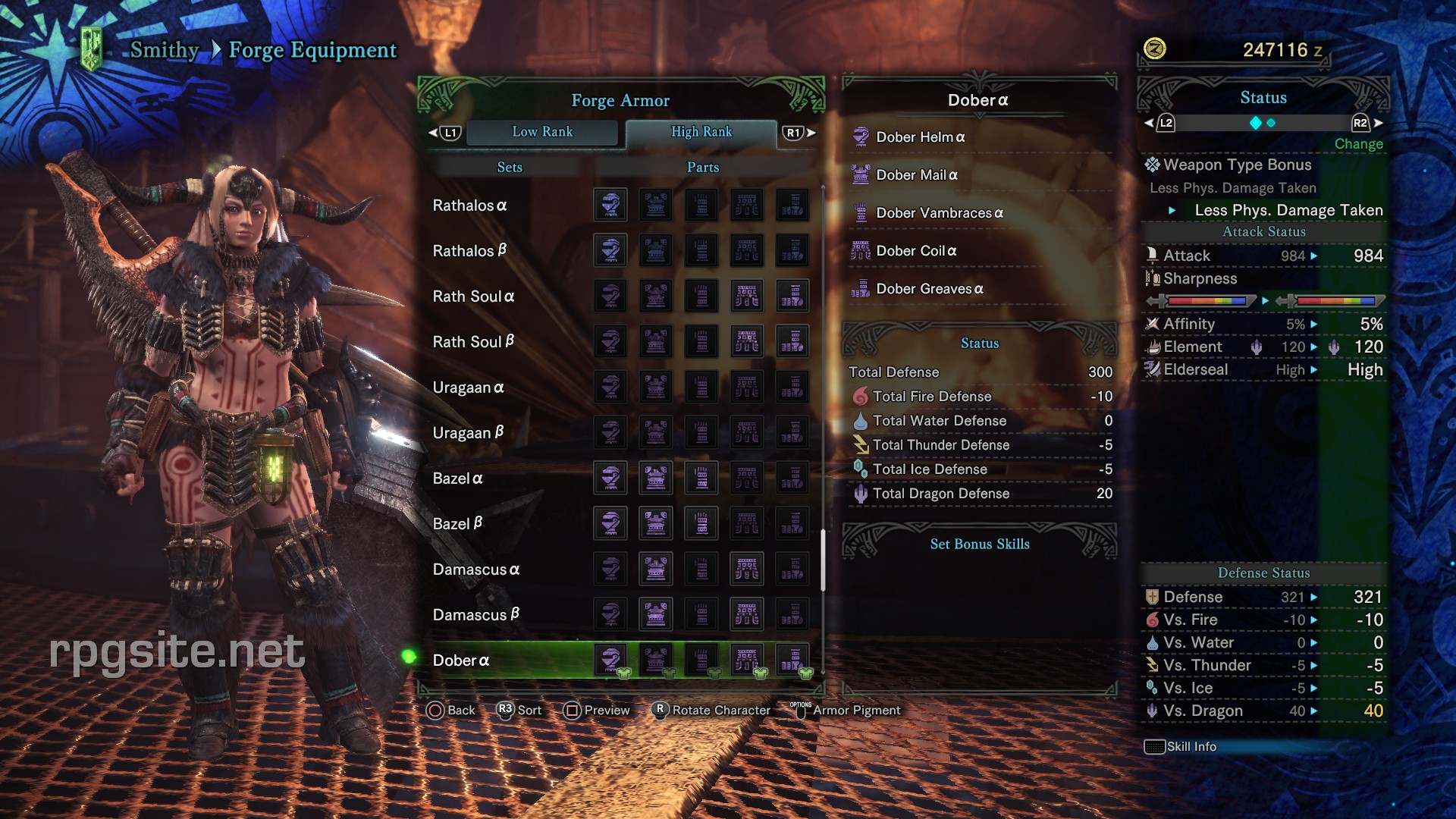The width and height of the screenshot is (1456, 819).
Task: Click the Dober Mail α chest icon
Action: pos(861,174)
